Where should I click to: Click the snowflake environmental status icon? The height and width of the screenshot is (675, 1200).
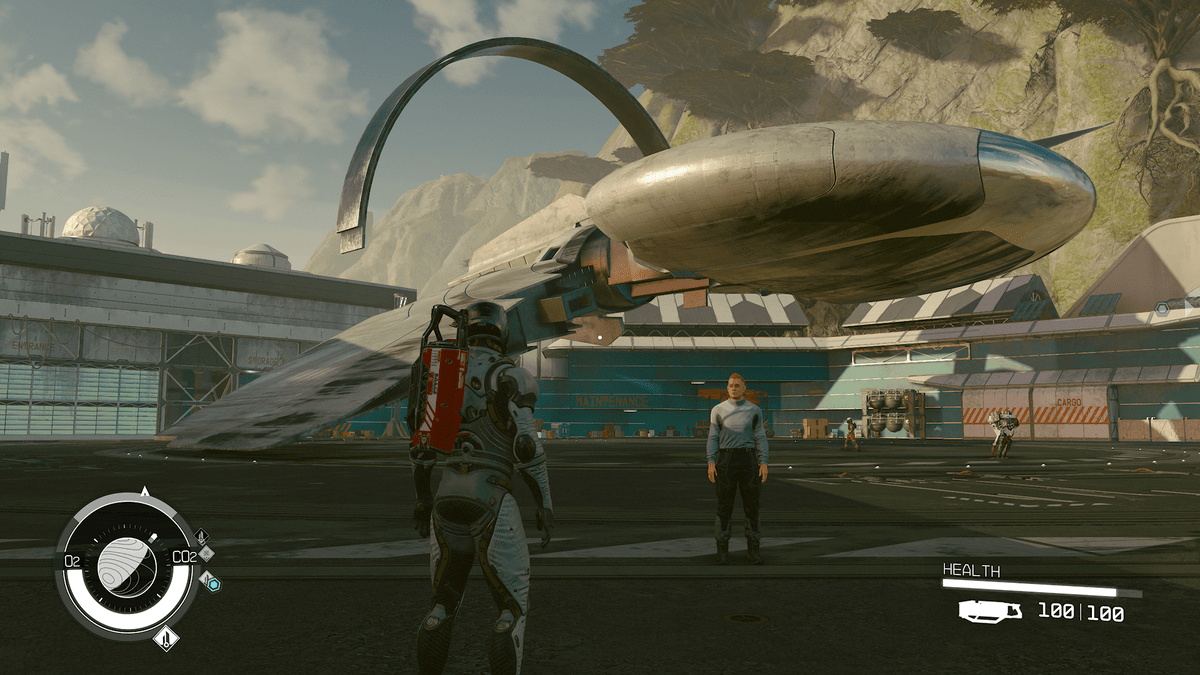pos(207,552)
